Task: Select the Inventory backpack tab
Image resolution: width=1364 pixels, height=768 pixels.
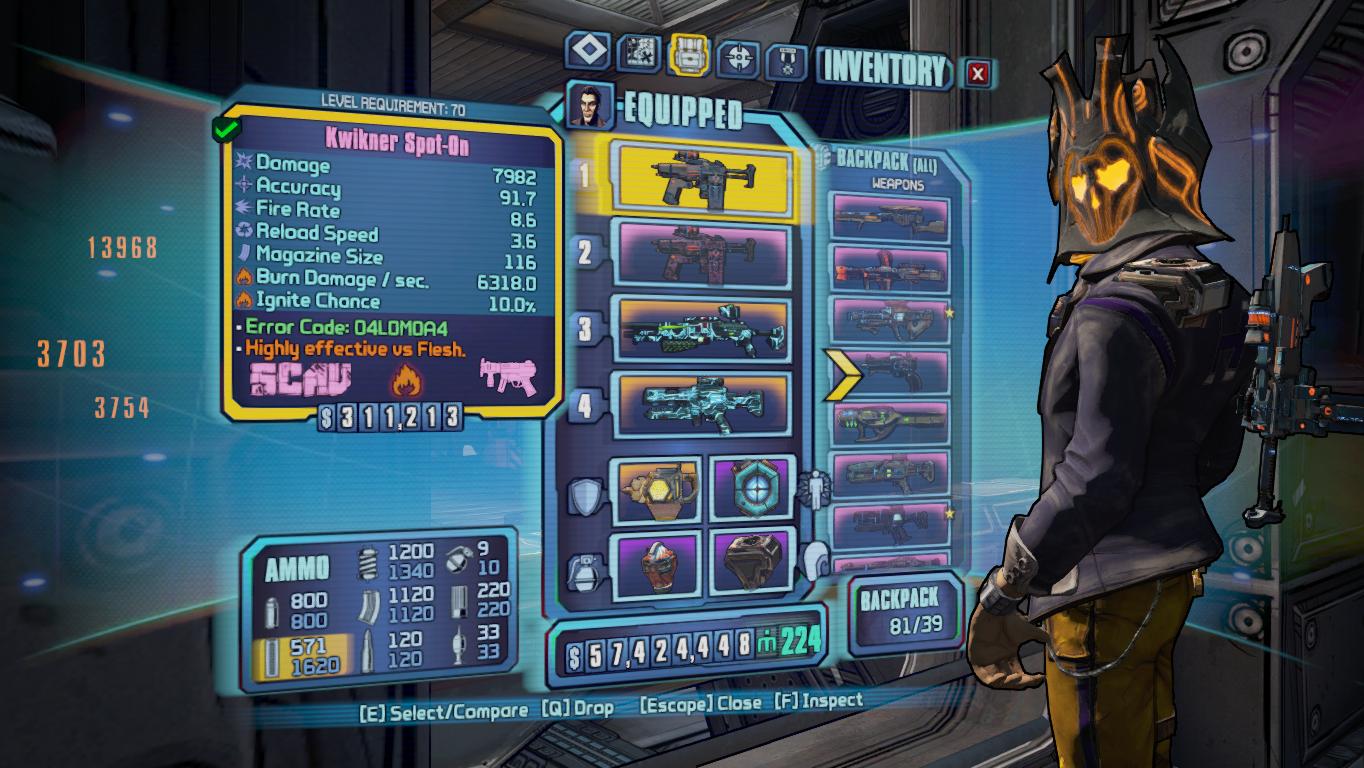Action: [689, 54]
